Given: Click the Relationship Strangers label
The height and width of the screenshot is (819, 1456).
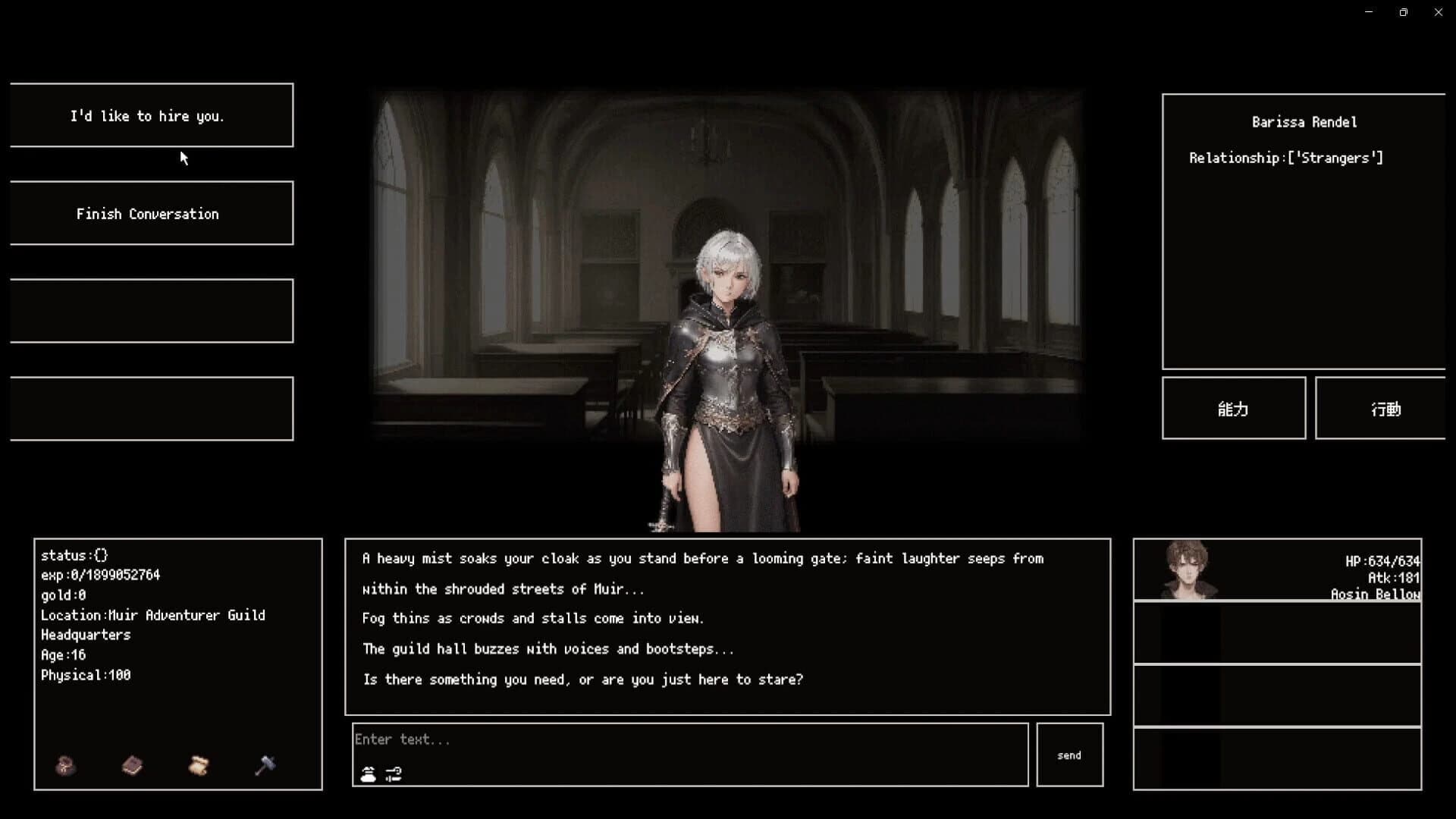Looking at the screenshot, I should (1286, 158).
